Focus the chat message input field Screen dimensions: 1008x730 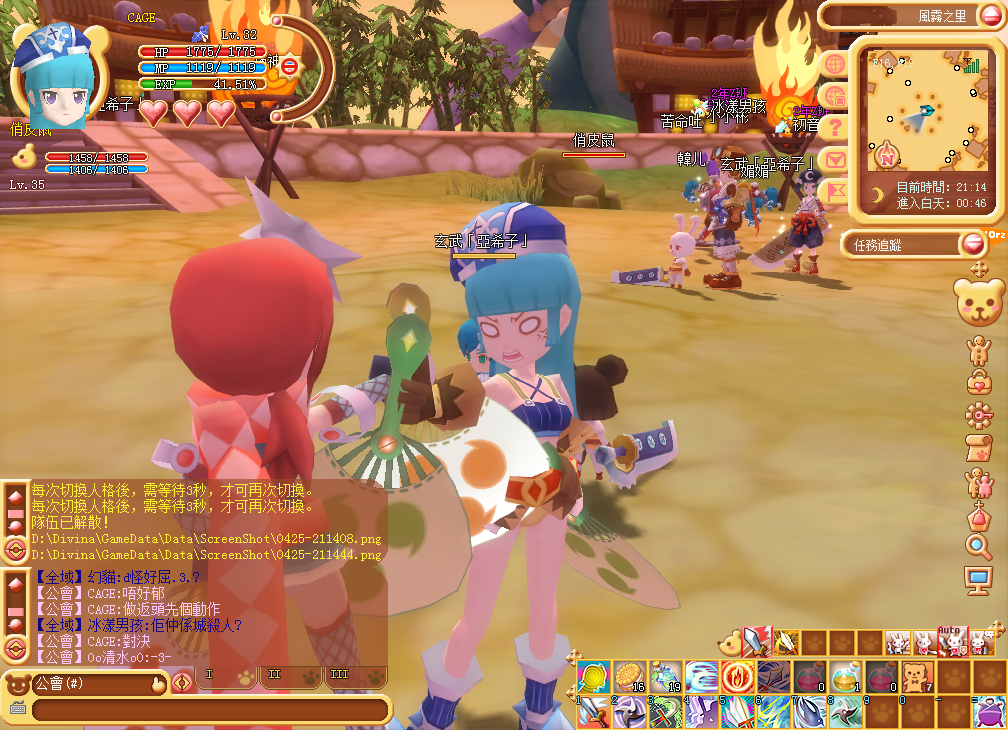(x=210, y=710)
